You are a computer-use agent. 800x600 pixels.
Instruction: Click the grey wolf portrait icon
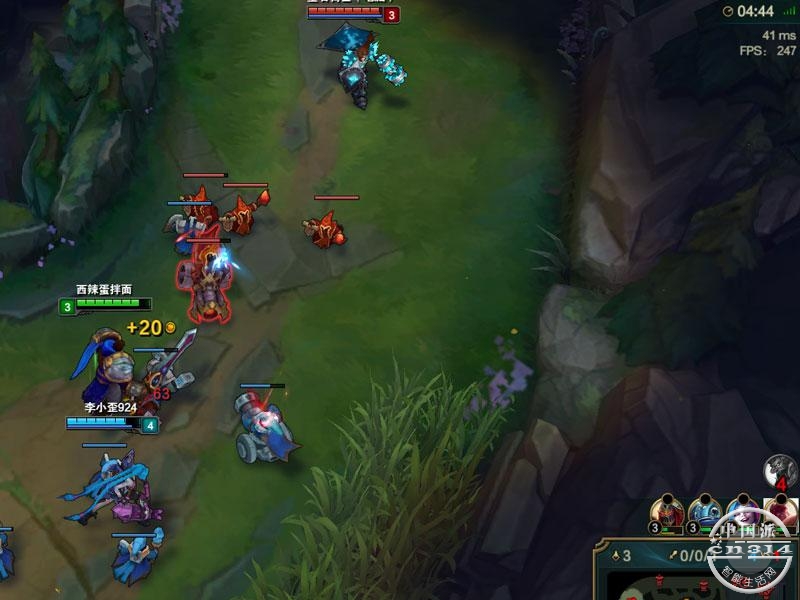[x=780, y=470]
